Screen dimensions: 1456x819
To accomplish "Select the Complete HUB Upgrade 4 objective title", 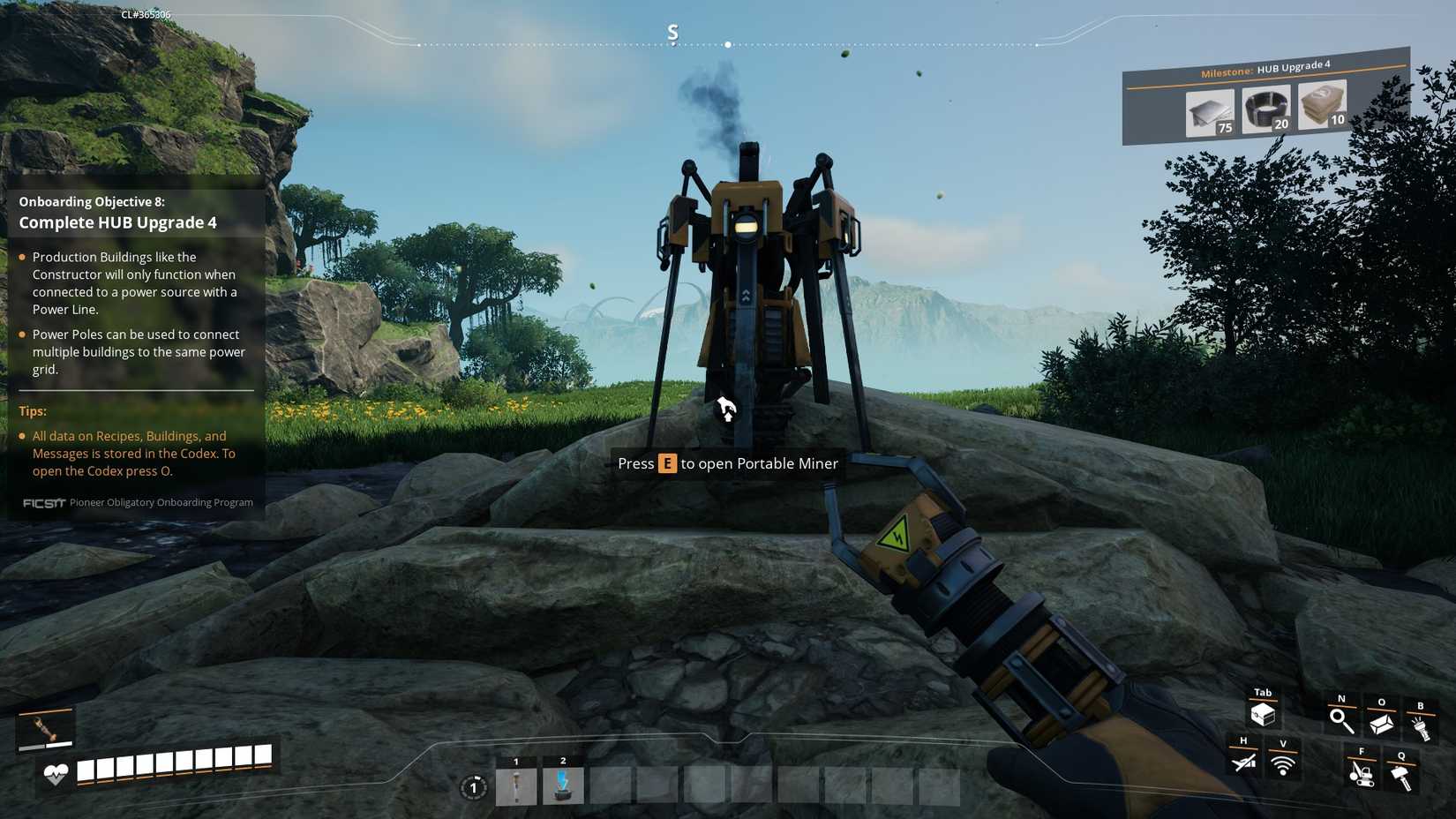I will point(118,222).
